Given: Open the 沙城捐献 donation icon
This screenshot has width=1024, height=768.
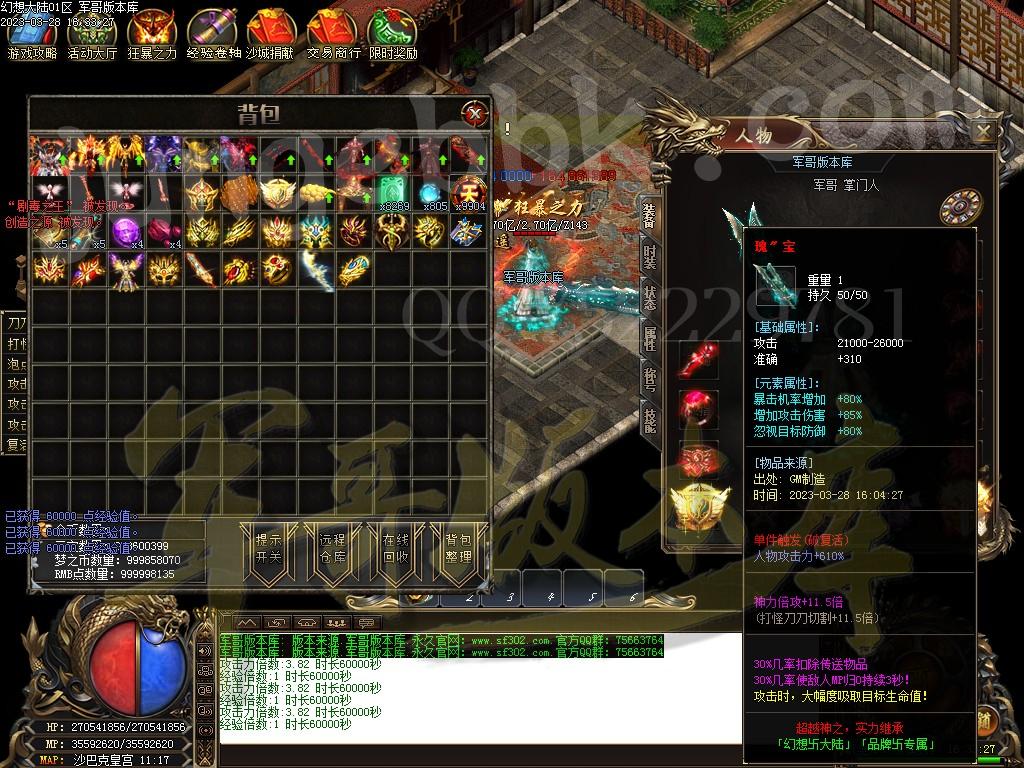Looking at the screenshot, I should coord(273,34).
